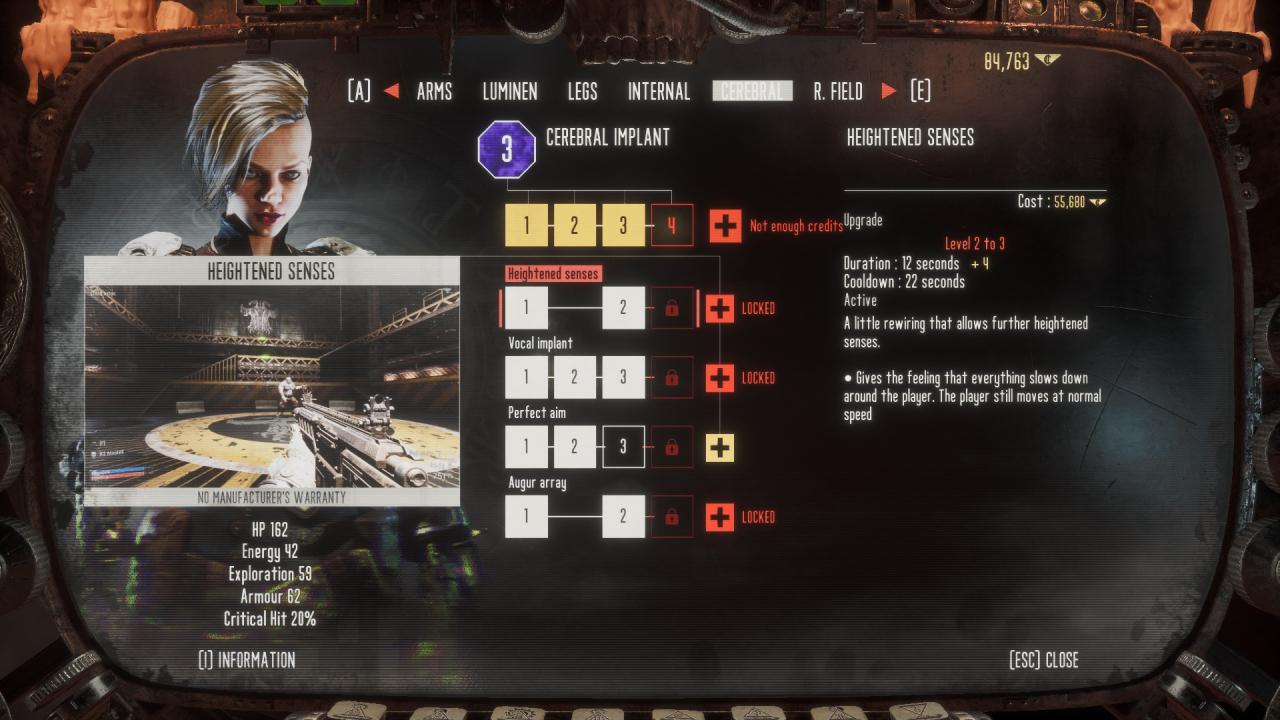Click the locked plus button for Augur array
1280x720 pixels.
pos(720,517)
